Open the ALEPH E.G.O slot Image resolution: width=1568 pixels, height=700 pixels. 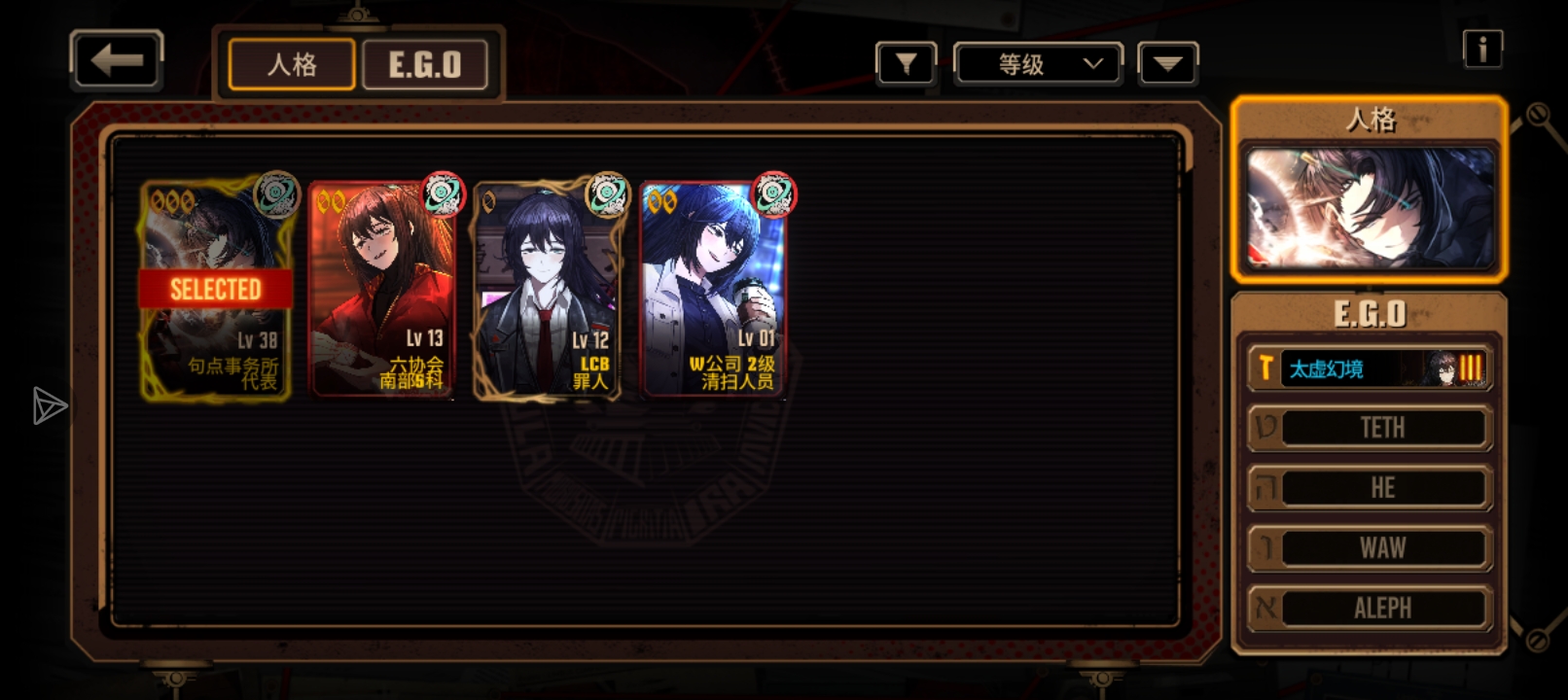pos(1370,609)
